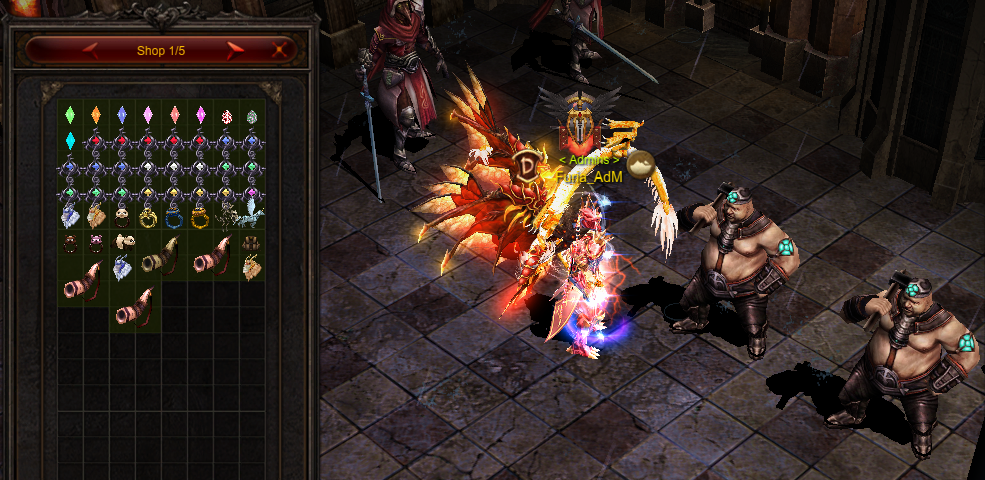Click the red spotted egg item
The height and width of the screenshot is (480, 985).
click(x=226, y=116)
